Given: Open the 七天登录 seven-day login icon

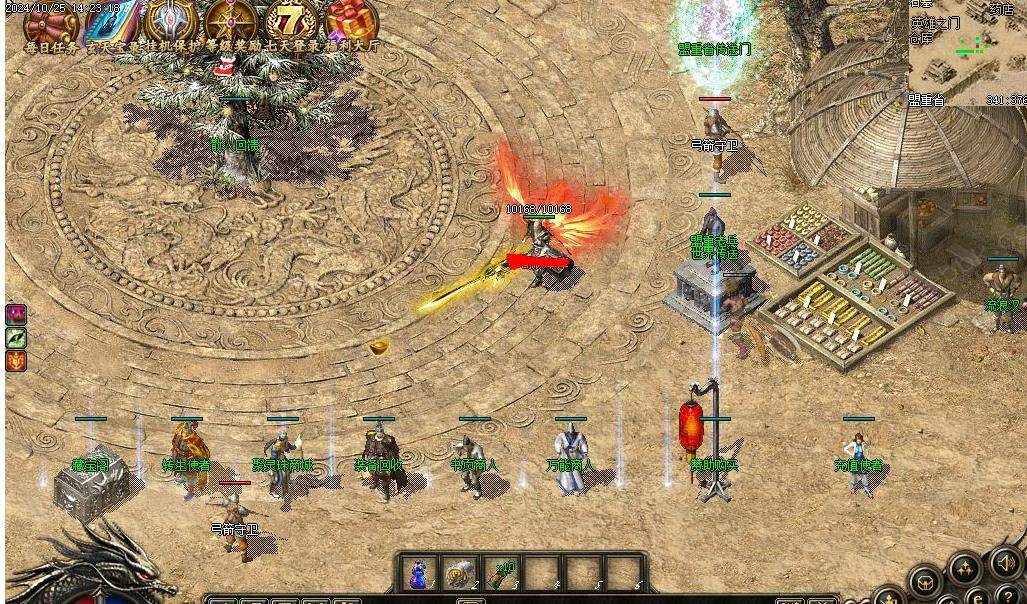Looking at the screenshot, I should pyautogui.click(x=290, y=22).
